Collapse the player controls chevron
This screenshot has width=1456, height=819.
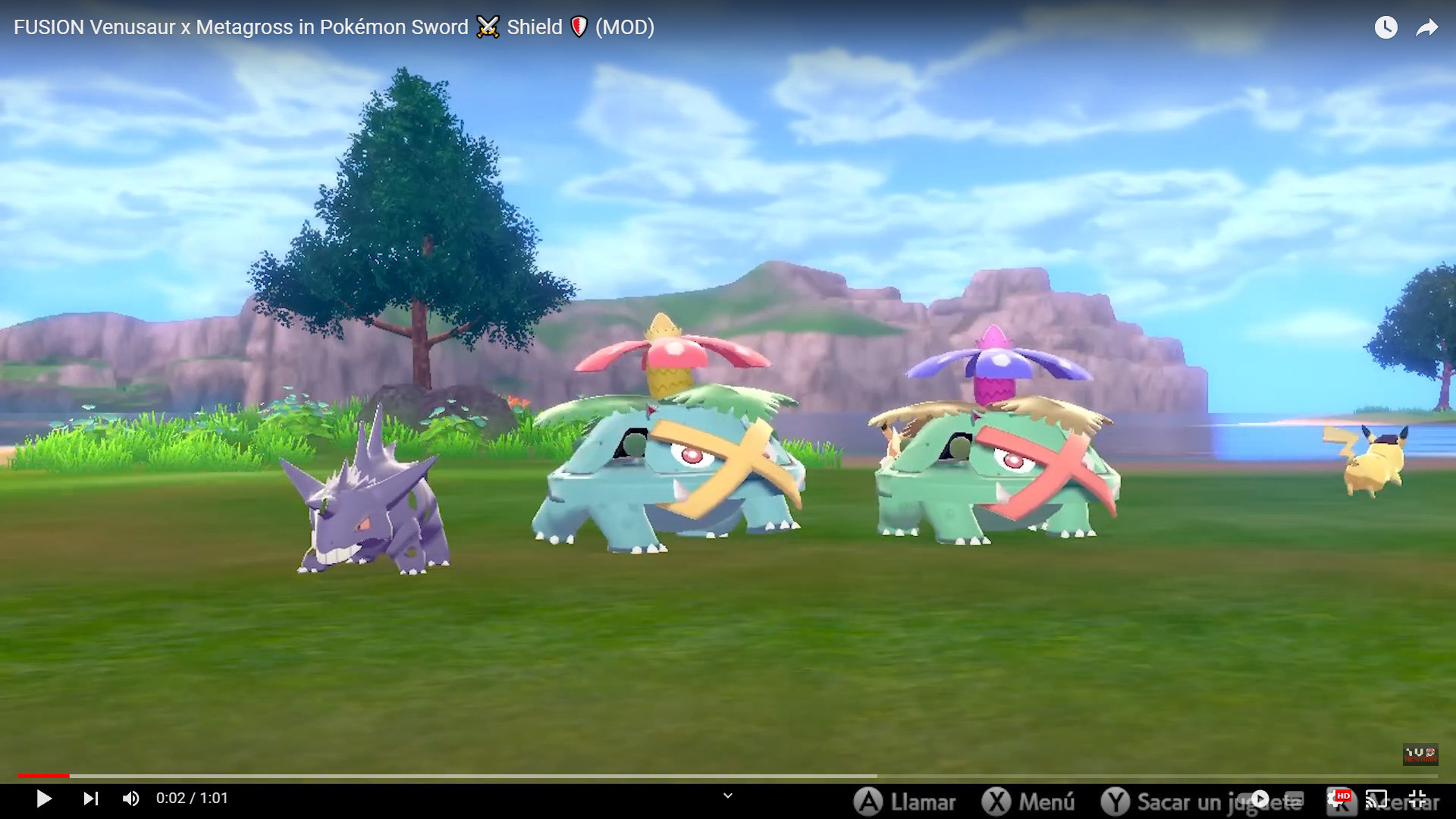coord(728,796)
